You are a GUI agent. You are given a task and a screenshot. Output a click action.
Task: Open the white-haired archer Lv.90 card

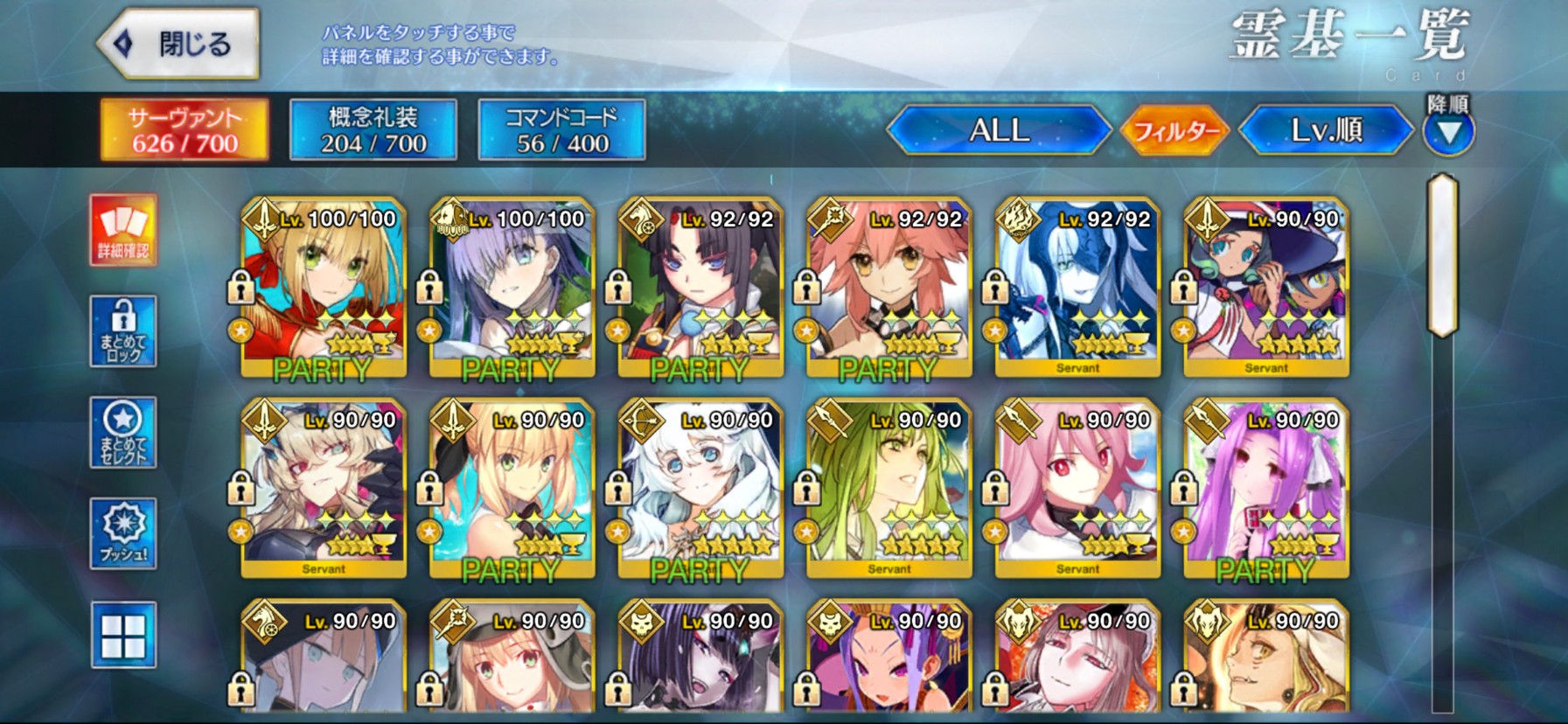[700, 489]
